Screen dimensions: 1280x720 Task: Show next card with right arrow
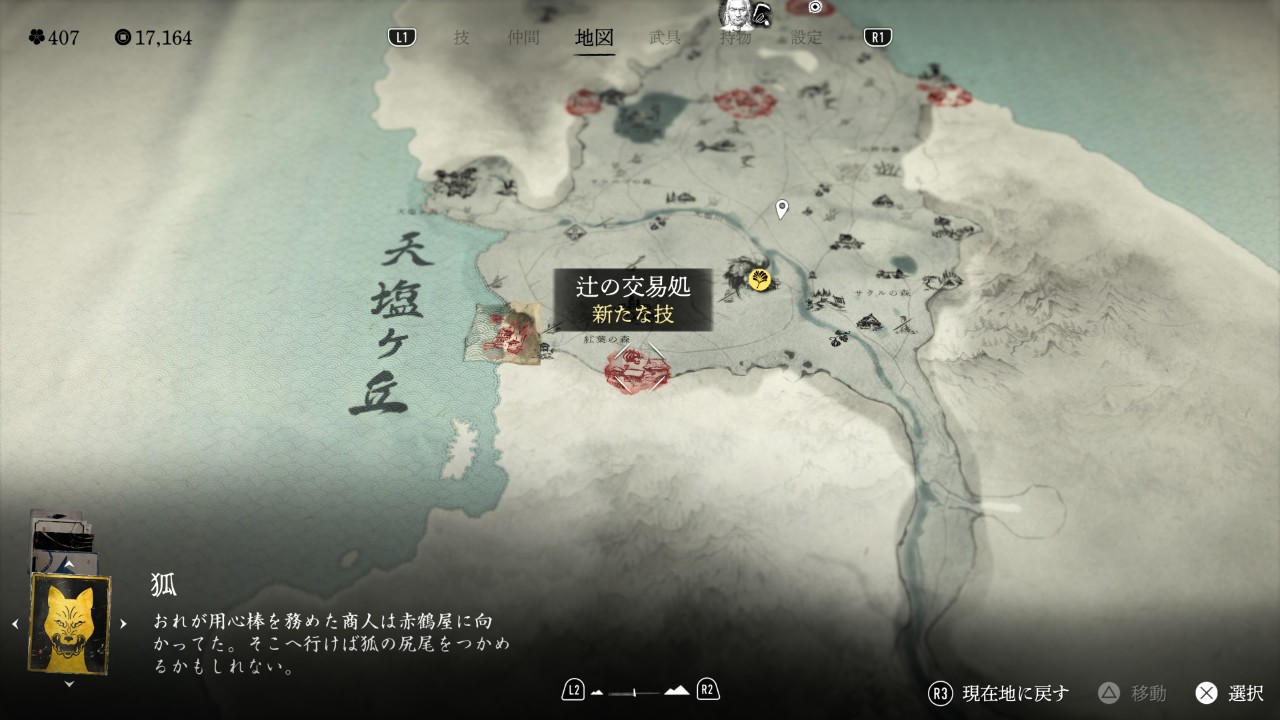coord(123,624)
